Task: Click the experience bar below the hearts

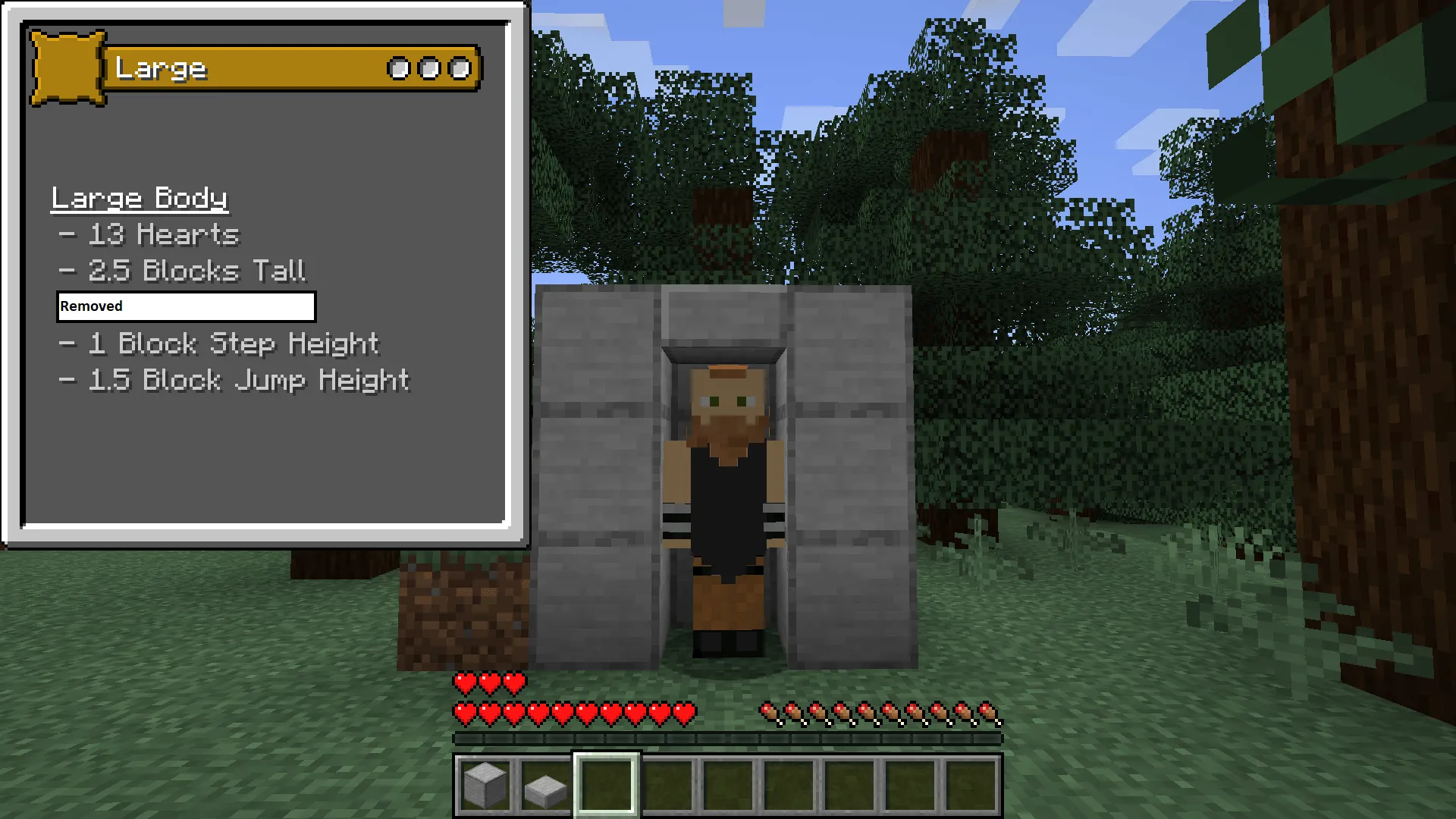Action: click(726, 736)
